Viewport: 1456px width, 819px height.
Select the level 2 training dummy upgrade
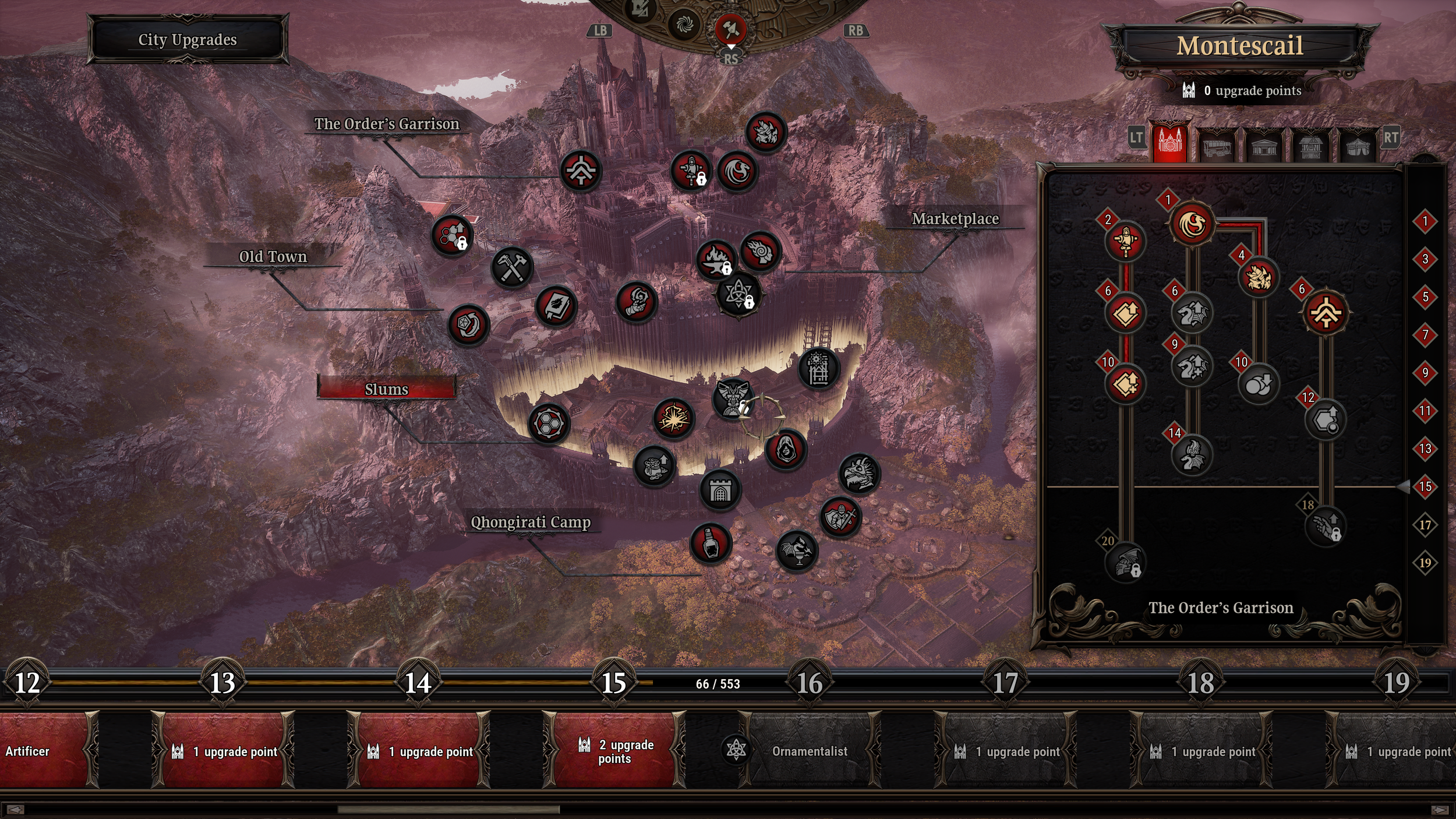pos(1125,241)
